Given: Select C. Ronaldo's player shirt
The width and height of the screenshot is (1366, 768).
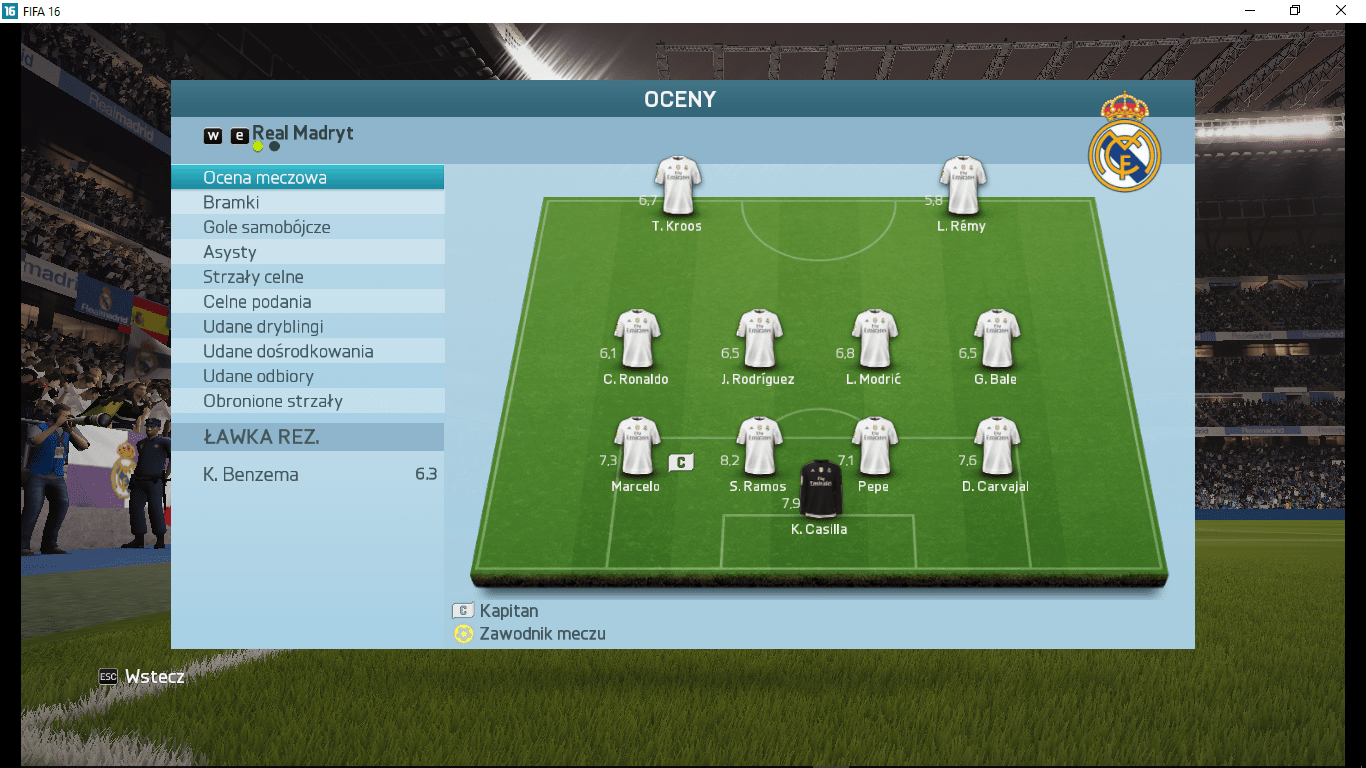Looking at the screenshot, I should click(x=636, y=339).
